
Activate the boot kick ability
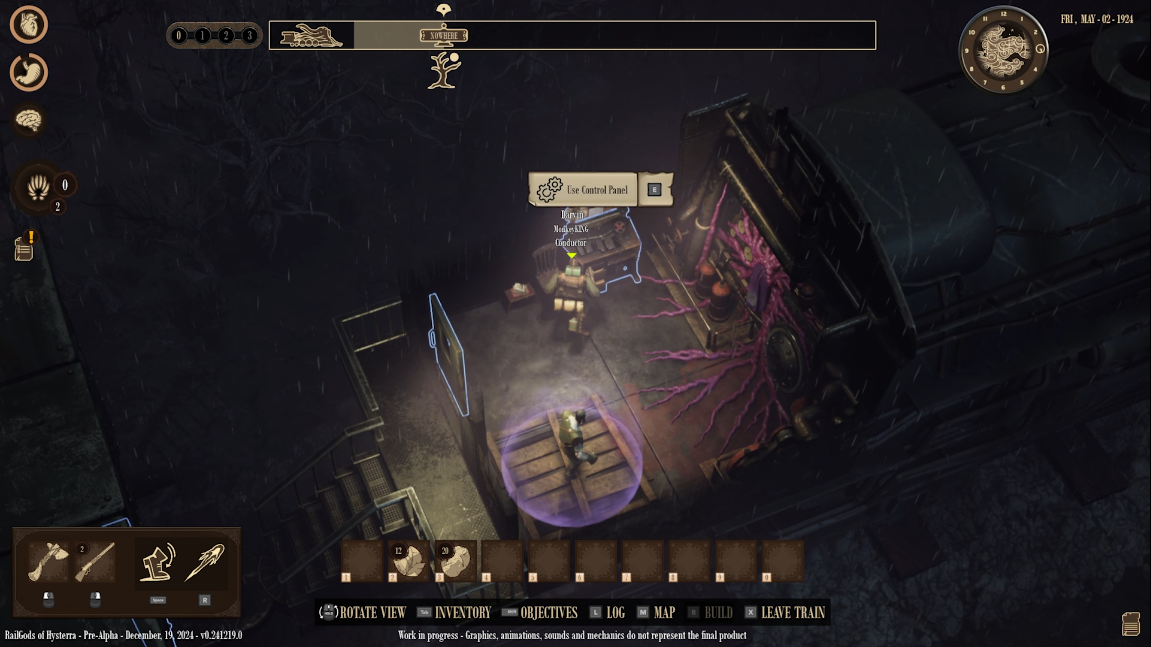click(157, 563)
